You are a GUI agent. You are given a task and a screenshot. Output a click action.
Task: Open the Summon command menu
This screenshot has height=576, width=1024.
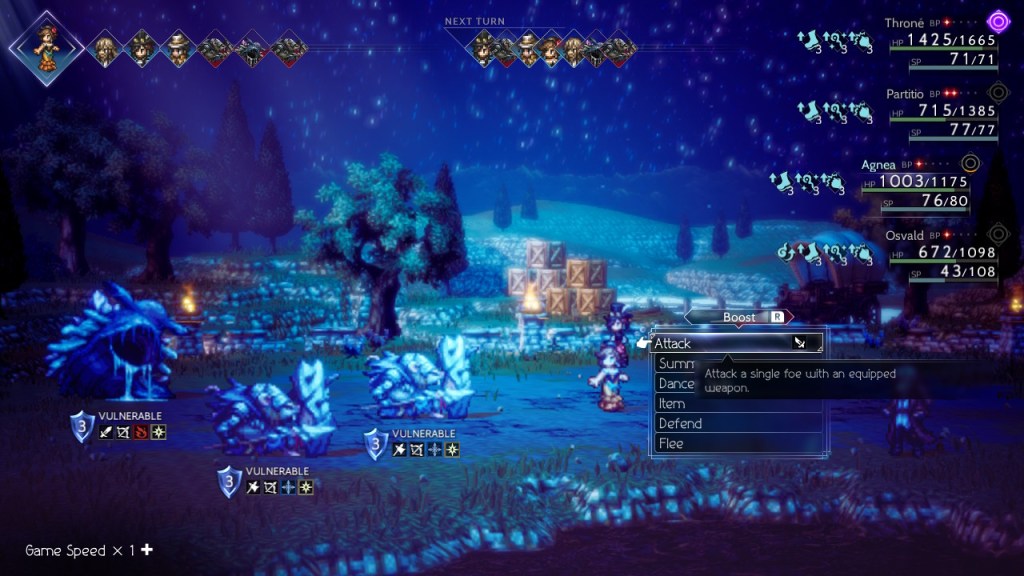pos(675,364)
